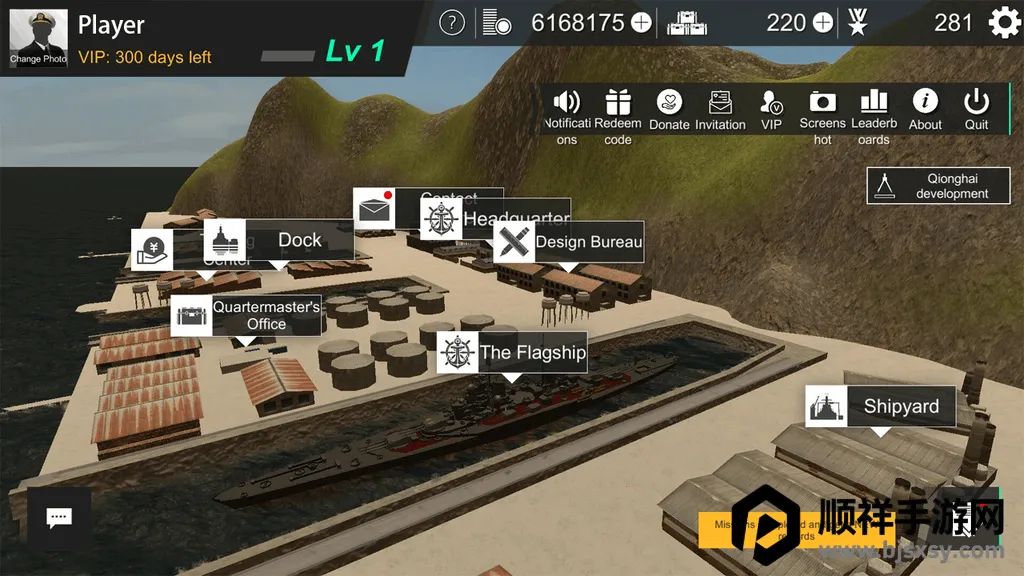View the Leaderboards
The image size is (1024, 576).
pyautogui.click(x=873, y=115)
